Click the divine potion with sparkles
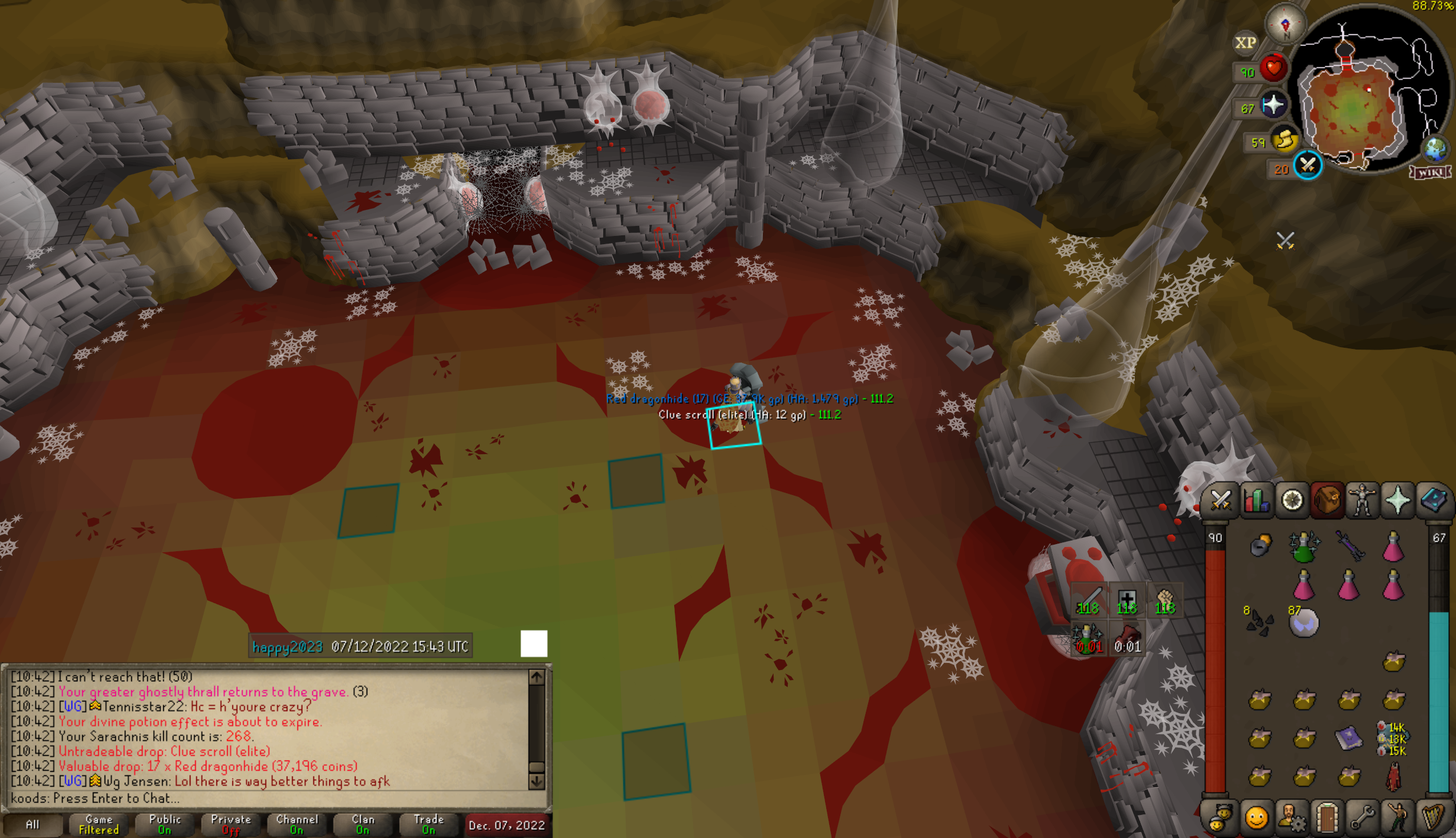 click(1303, 547)
